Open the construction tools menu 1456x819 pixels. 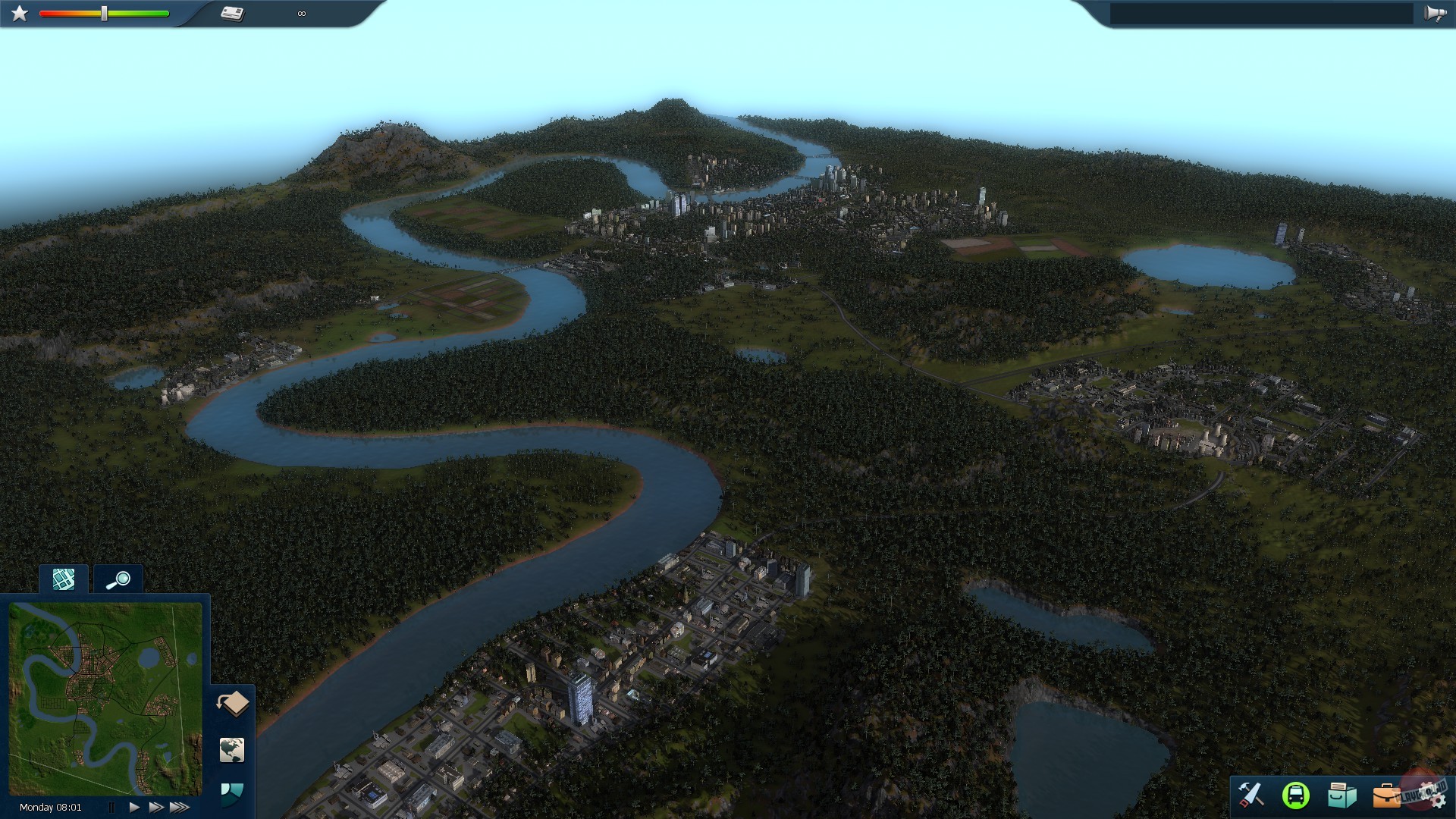click(x=1251, y=796)
